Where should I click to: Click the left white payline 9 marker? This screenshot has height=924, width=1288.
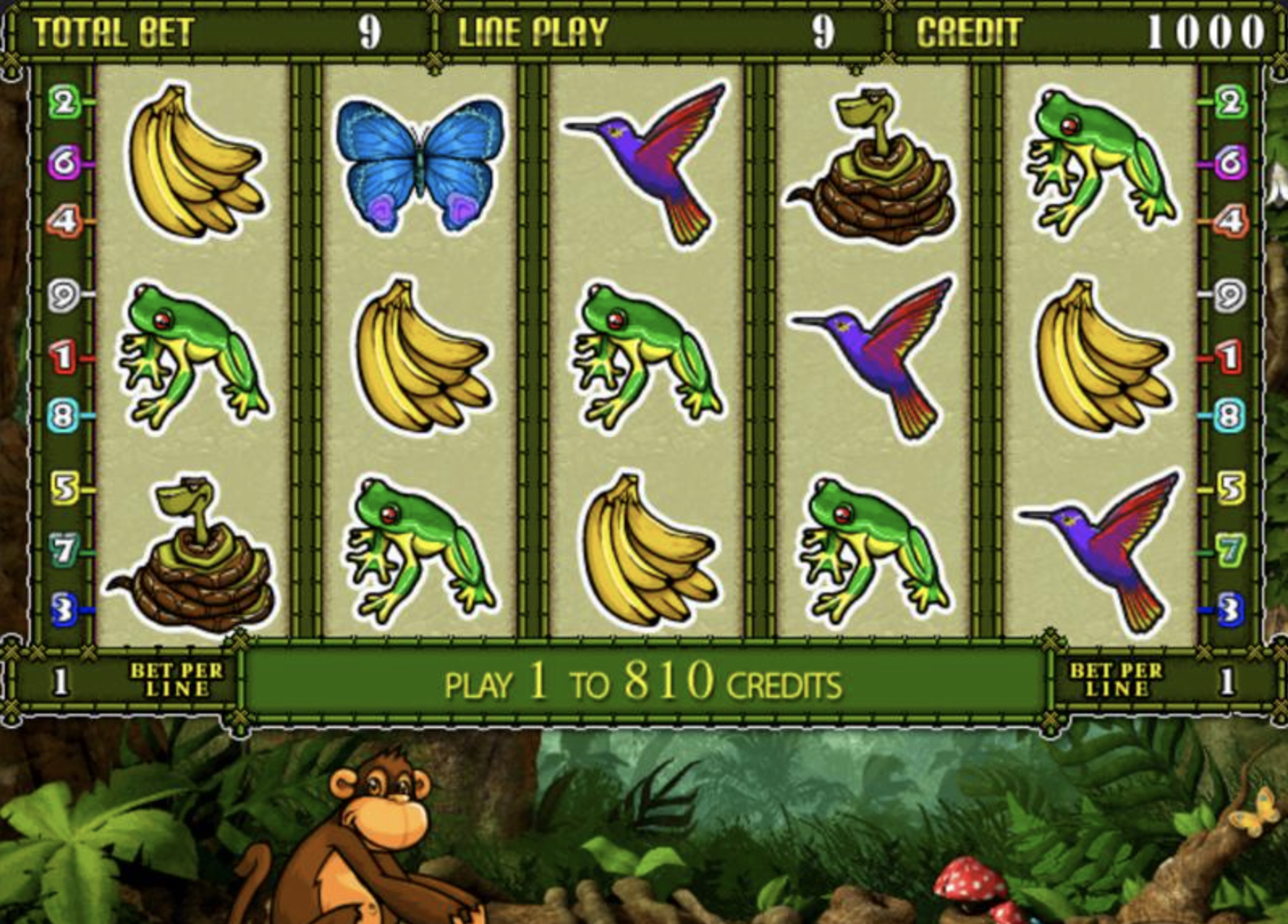63,295
